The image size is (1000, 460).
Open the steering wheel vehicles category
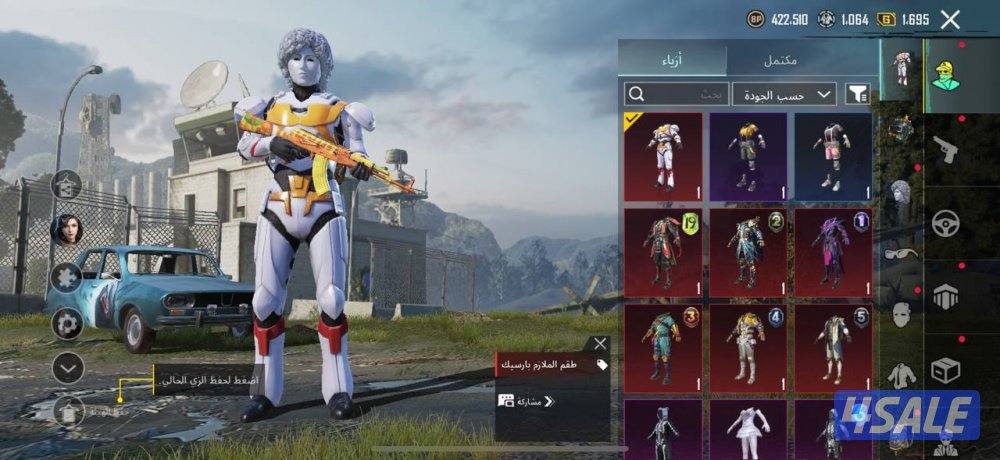945,224
